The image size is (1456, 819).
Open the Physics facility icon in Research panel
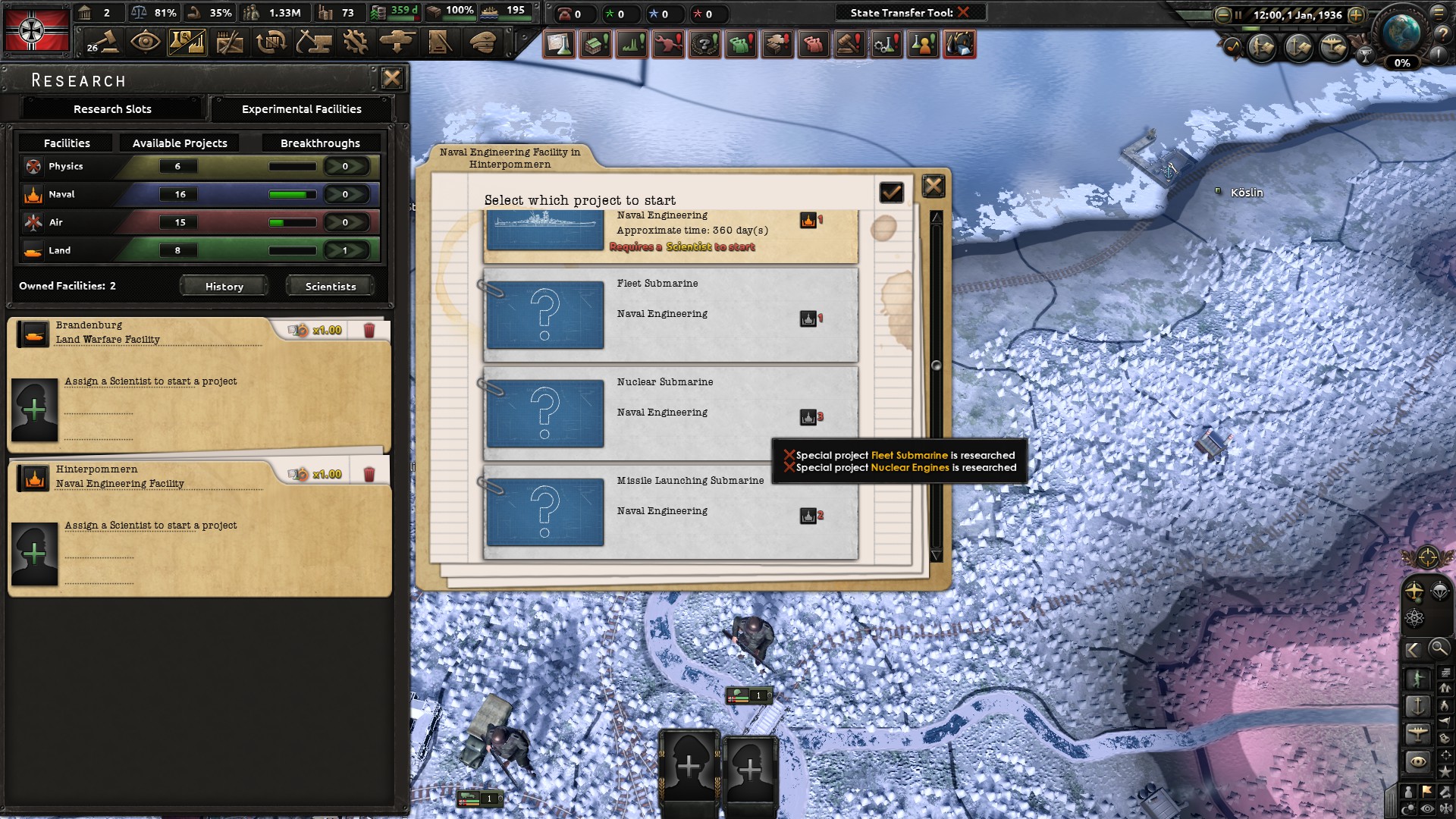33,166
